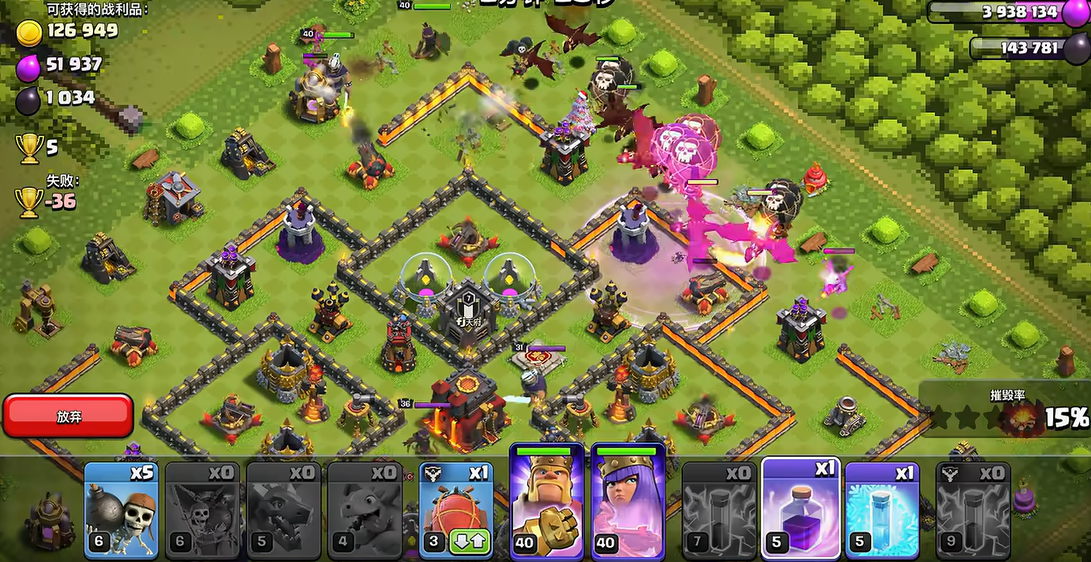
Task: Click the red 放弃 surrender button
Action: pyautogui.click(x=68, y=416)
